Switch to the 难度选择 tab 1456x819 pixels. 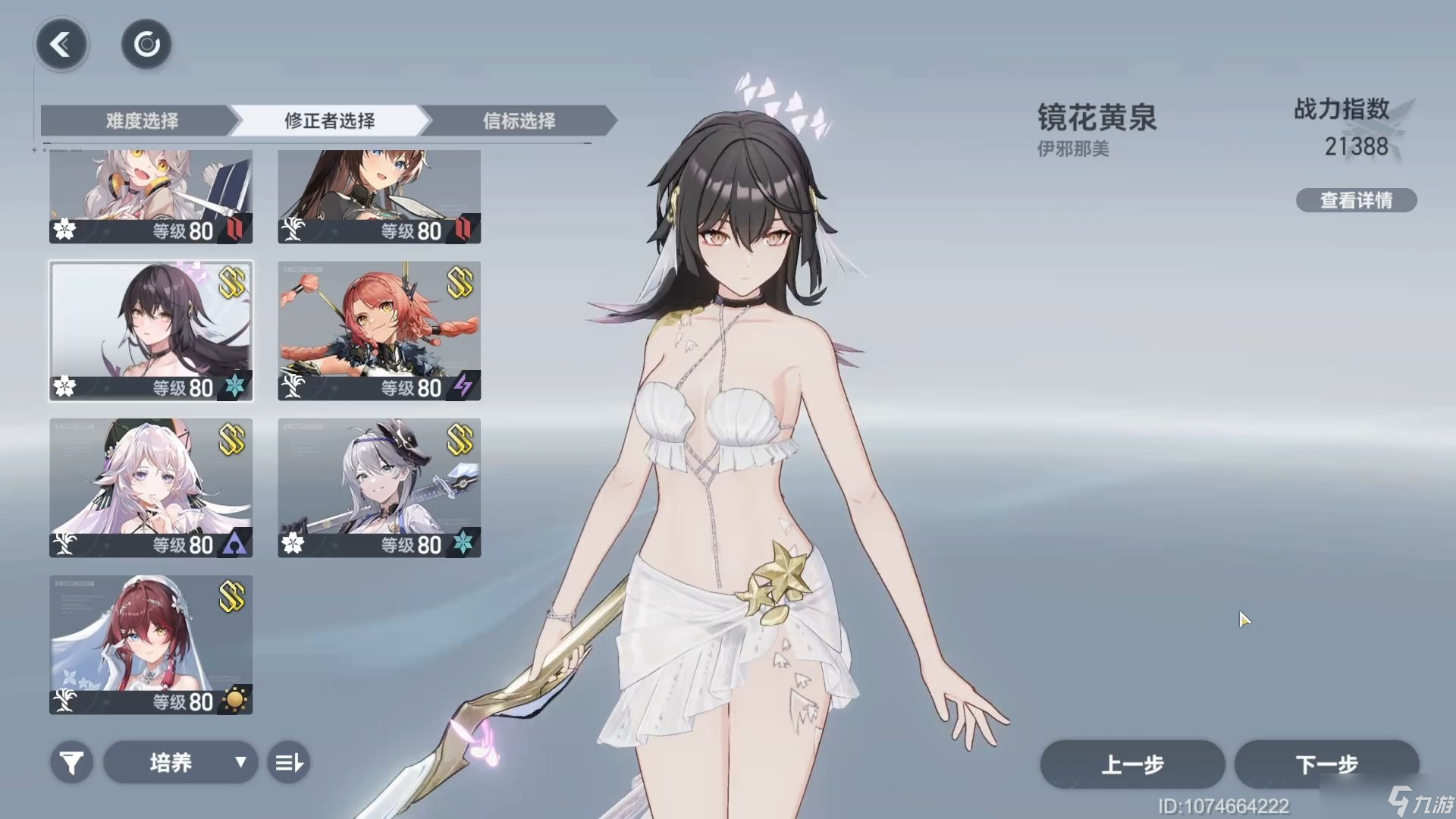coord(141,121)
